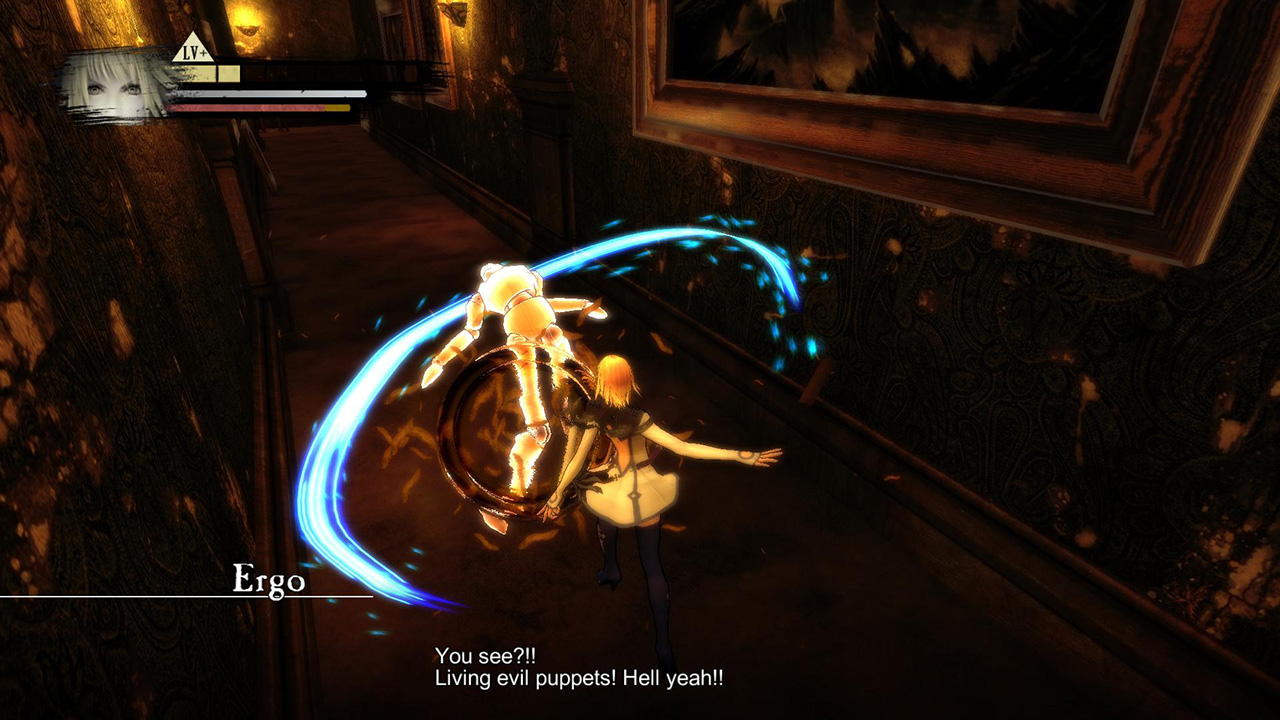Click the small yellow gauge segment beside LV+
The width and height of the screenshot is (1280, 720).
coord(229,70)
